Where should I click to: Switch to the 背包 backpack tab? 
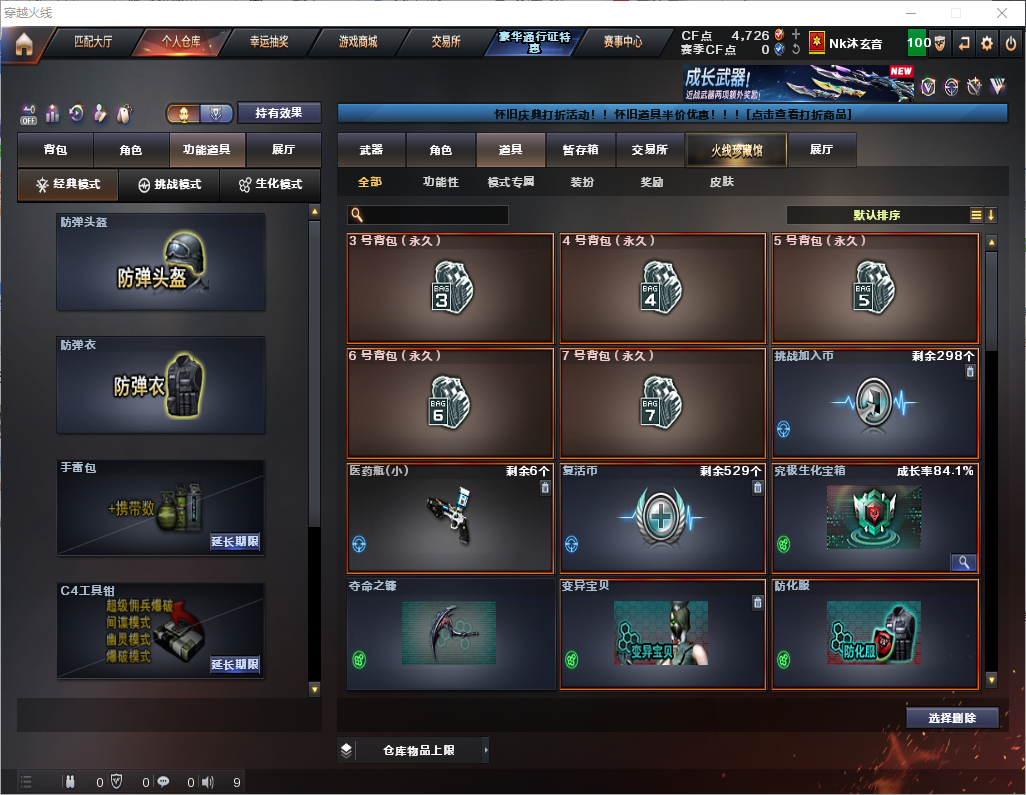click(55, 150)
